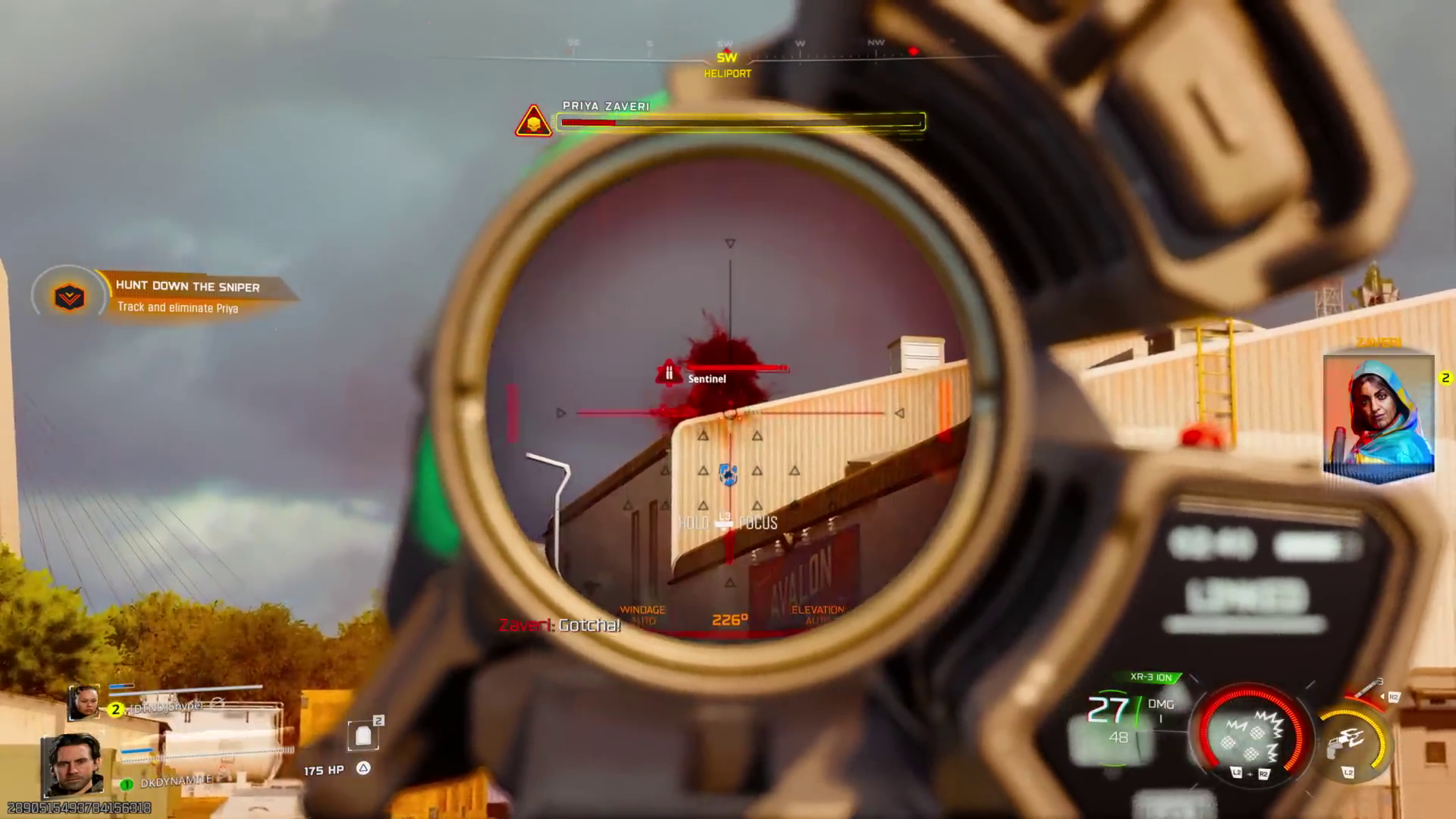Viewport: 1456px width, 819px height.
Task: Click the Priya Zaveri nameplate
Action: 607,106
